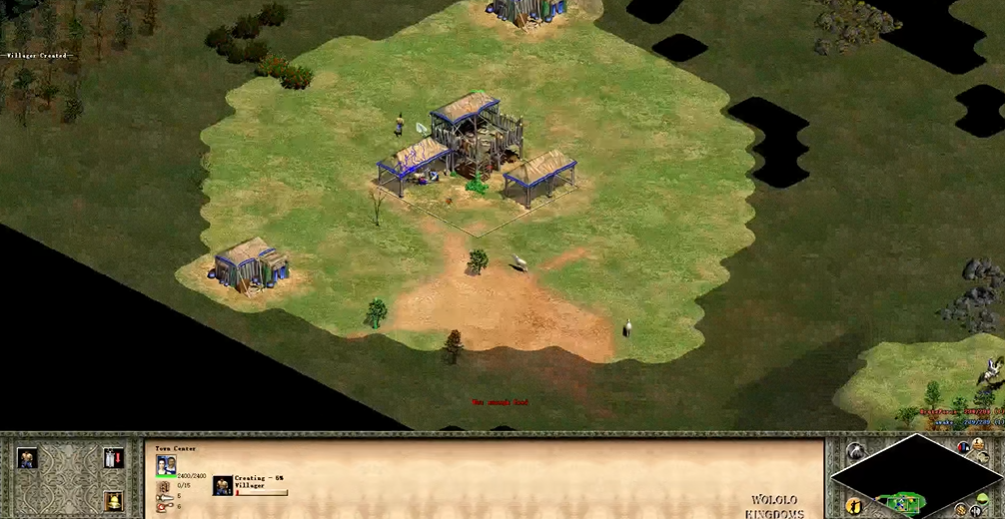
Task: Train a villager from the command panel
Action: point(26,458)
